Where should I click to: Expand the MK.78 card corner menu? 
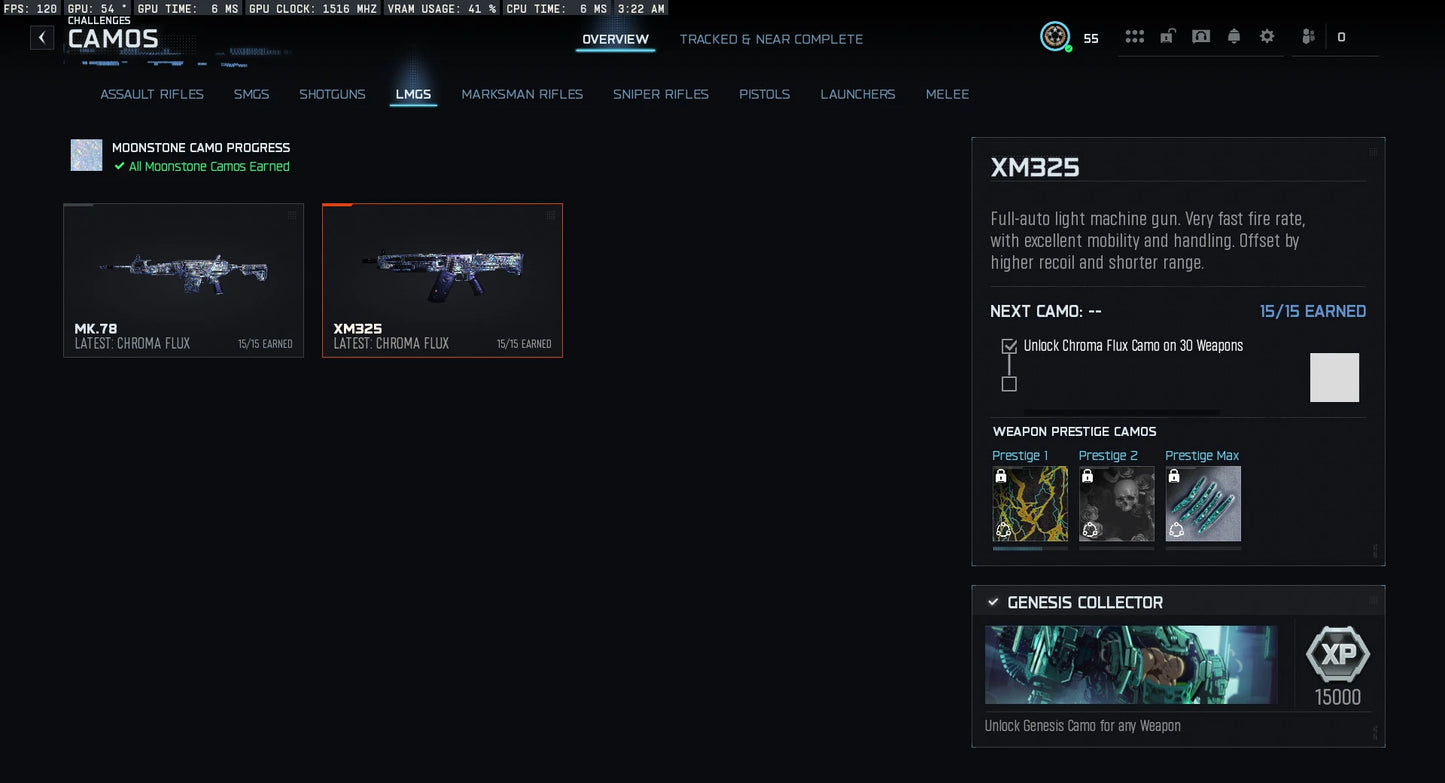coord(291,214)
